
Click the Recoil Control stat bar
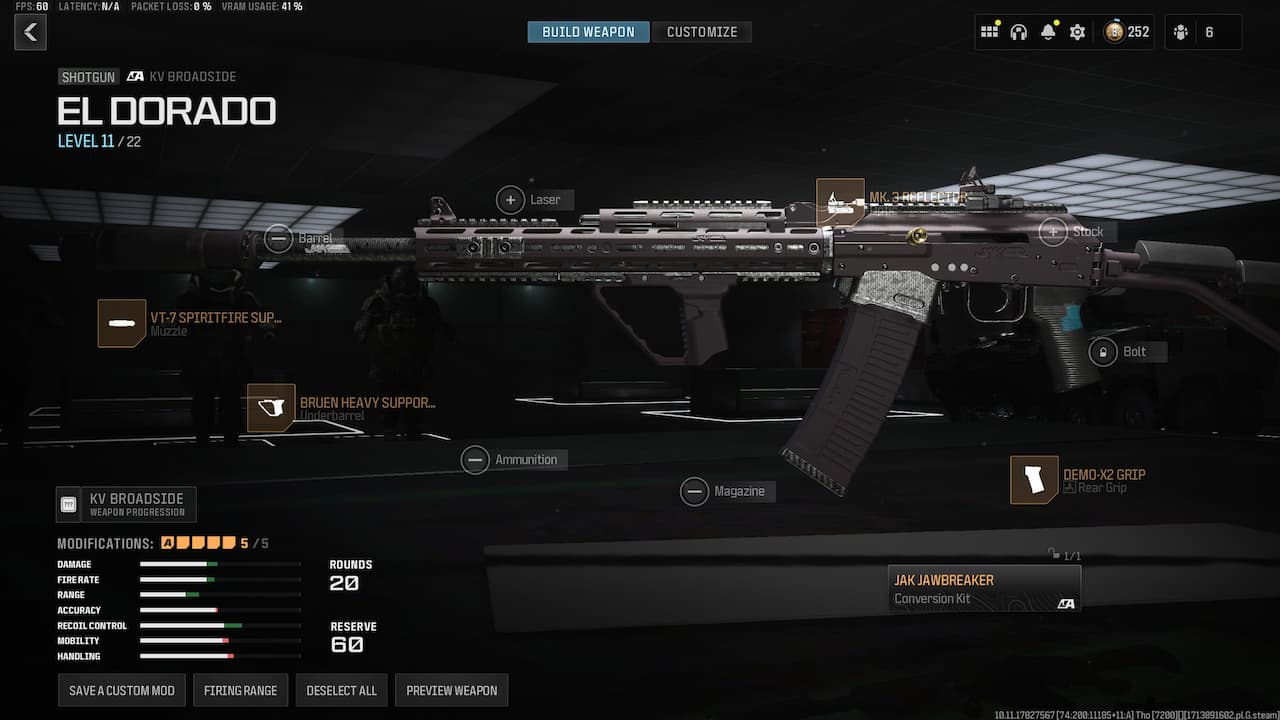point(220,625)
